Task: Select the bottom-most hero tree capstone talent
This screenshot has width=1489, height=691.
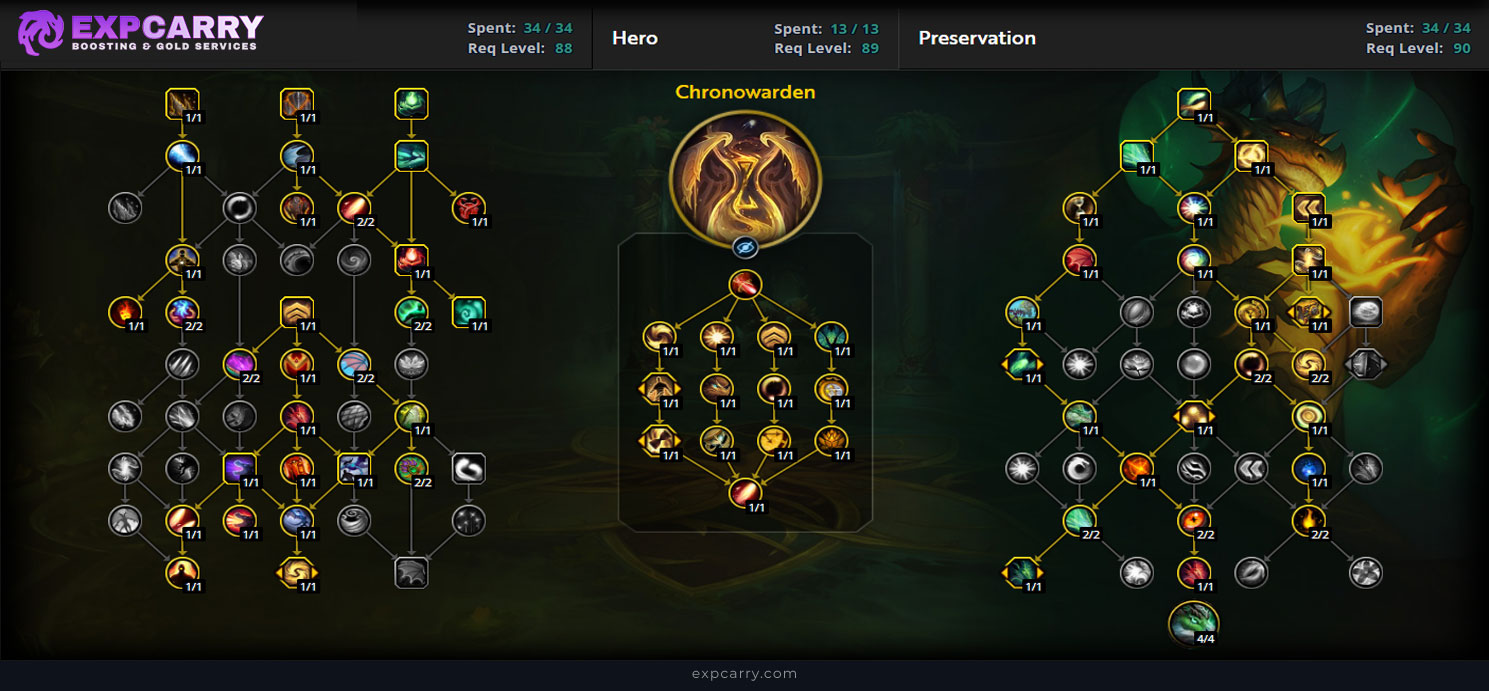Action: click(745, 493)
